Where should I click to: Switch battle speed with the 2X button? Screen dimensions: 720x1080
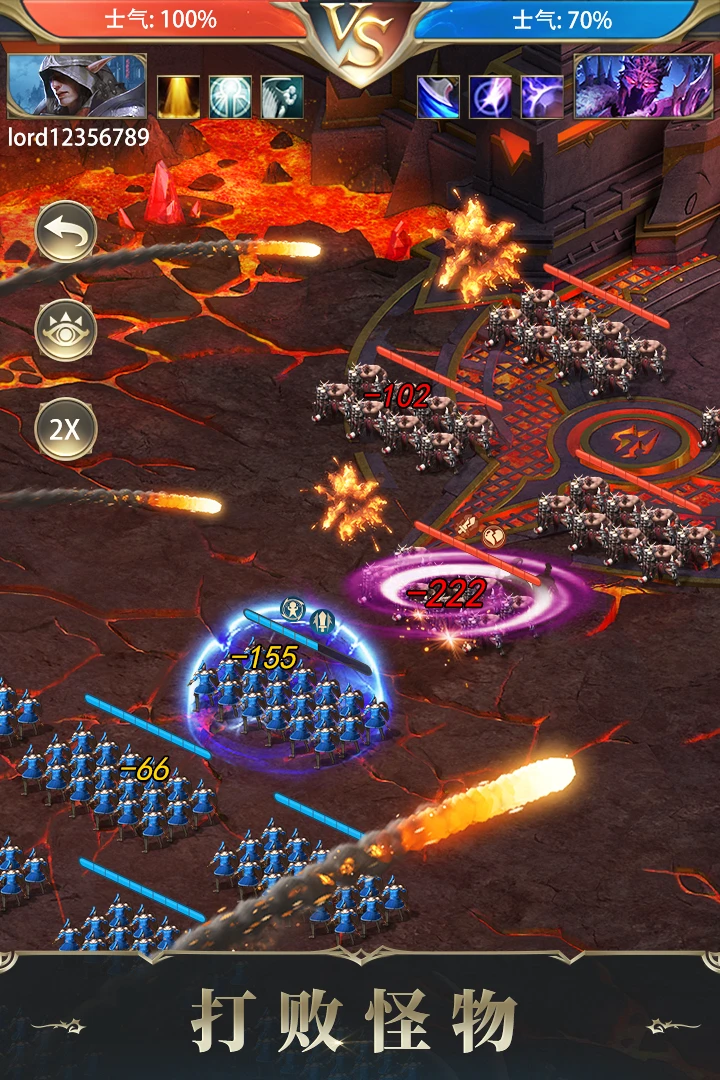coord(66,430)
